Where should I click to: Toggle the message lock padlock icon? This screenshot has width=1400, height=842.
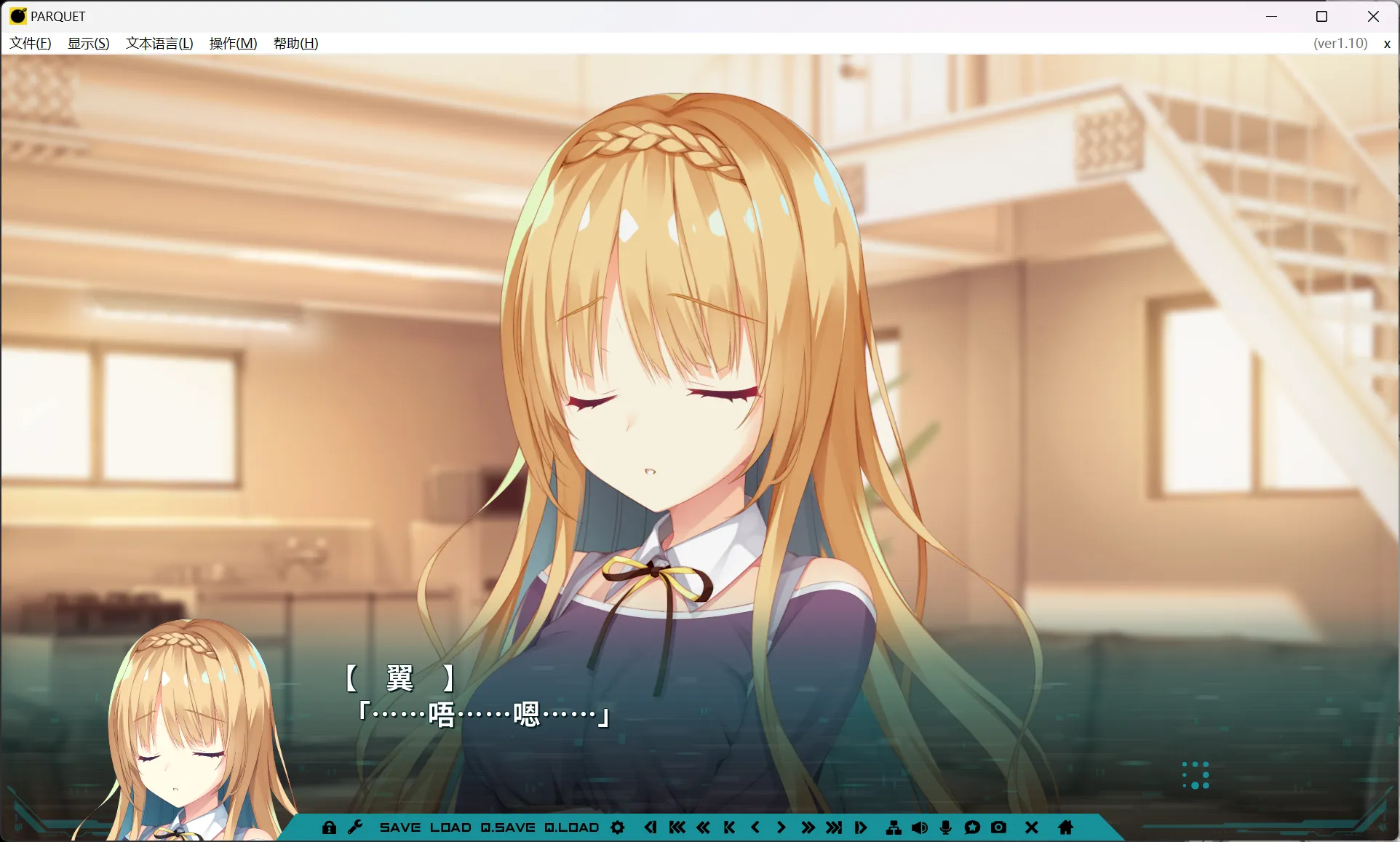pos(331,827)
